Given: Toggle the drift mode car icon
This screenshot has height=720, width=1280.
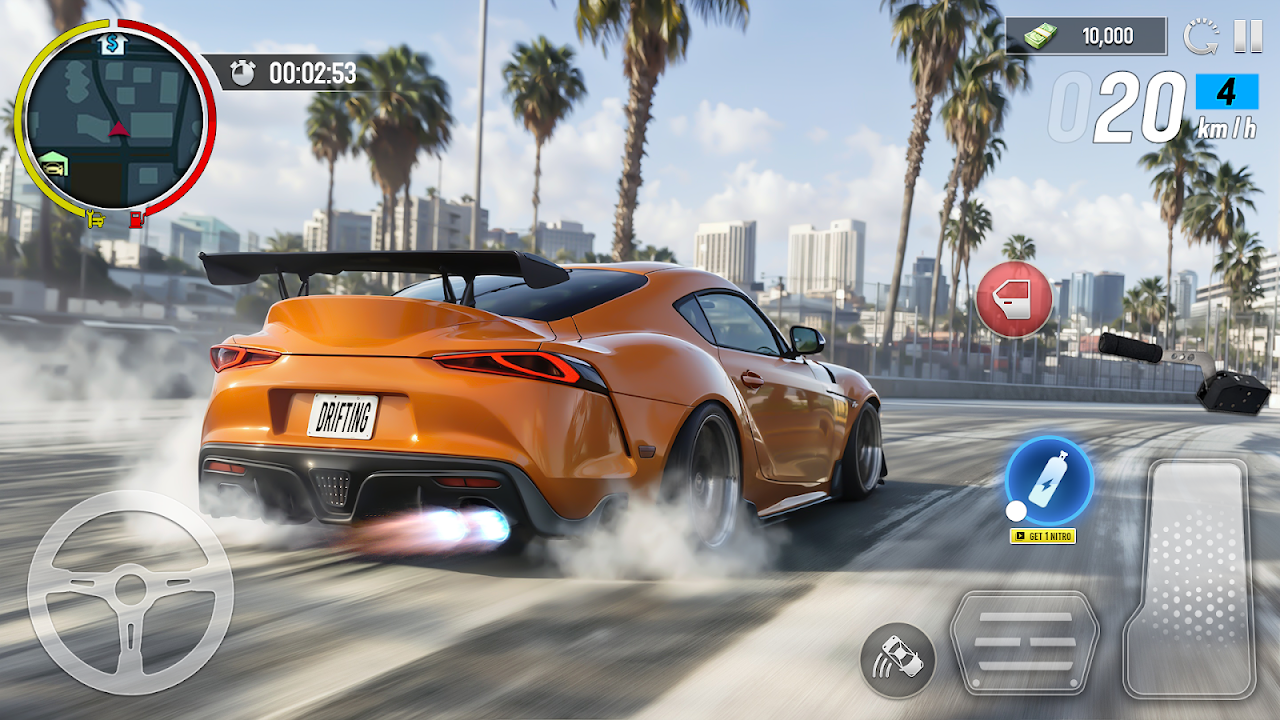Looking at the screenshot, I should [898, 660].
